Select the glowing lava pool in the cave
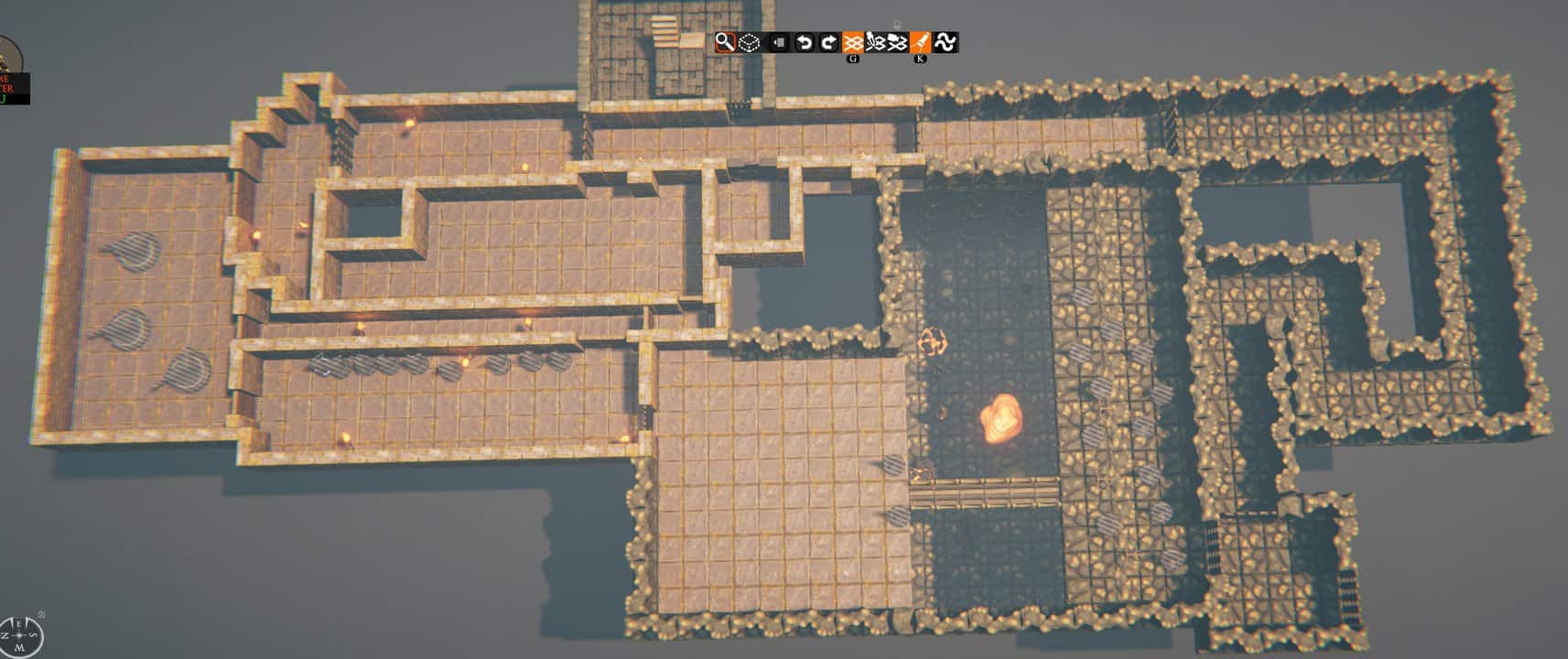The height and width of the screenshot is (659, 1568). (1002, 421)
